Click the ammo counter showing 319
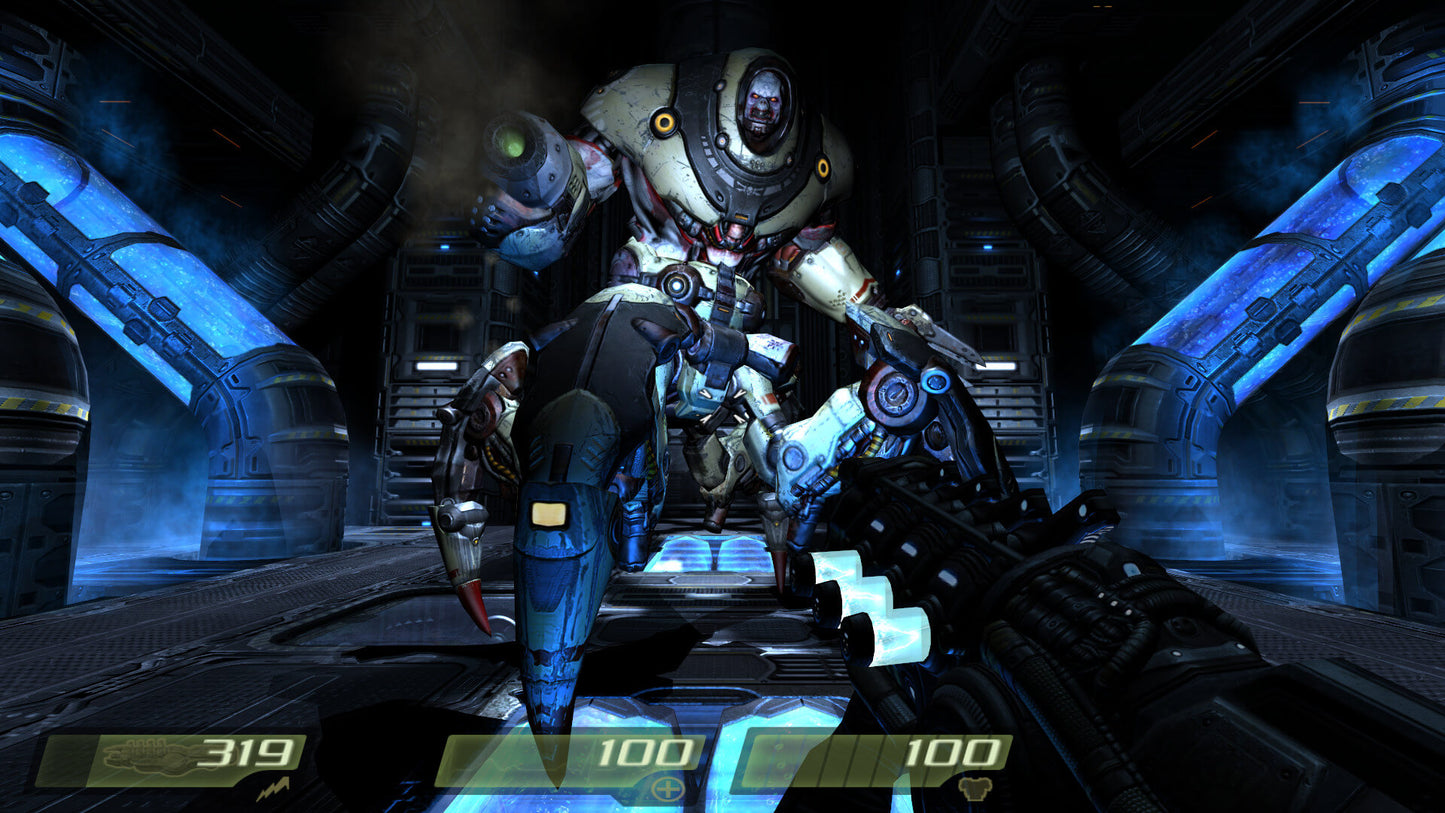 point(245,751)
